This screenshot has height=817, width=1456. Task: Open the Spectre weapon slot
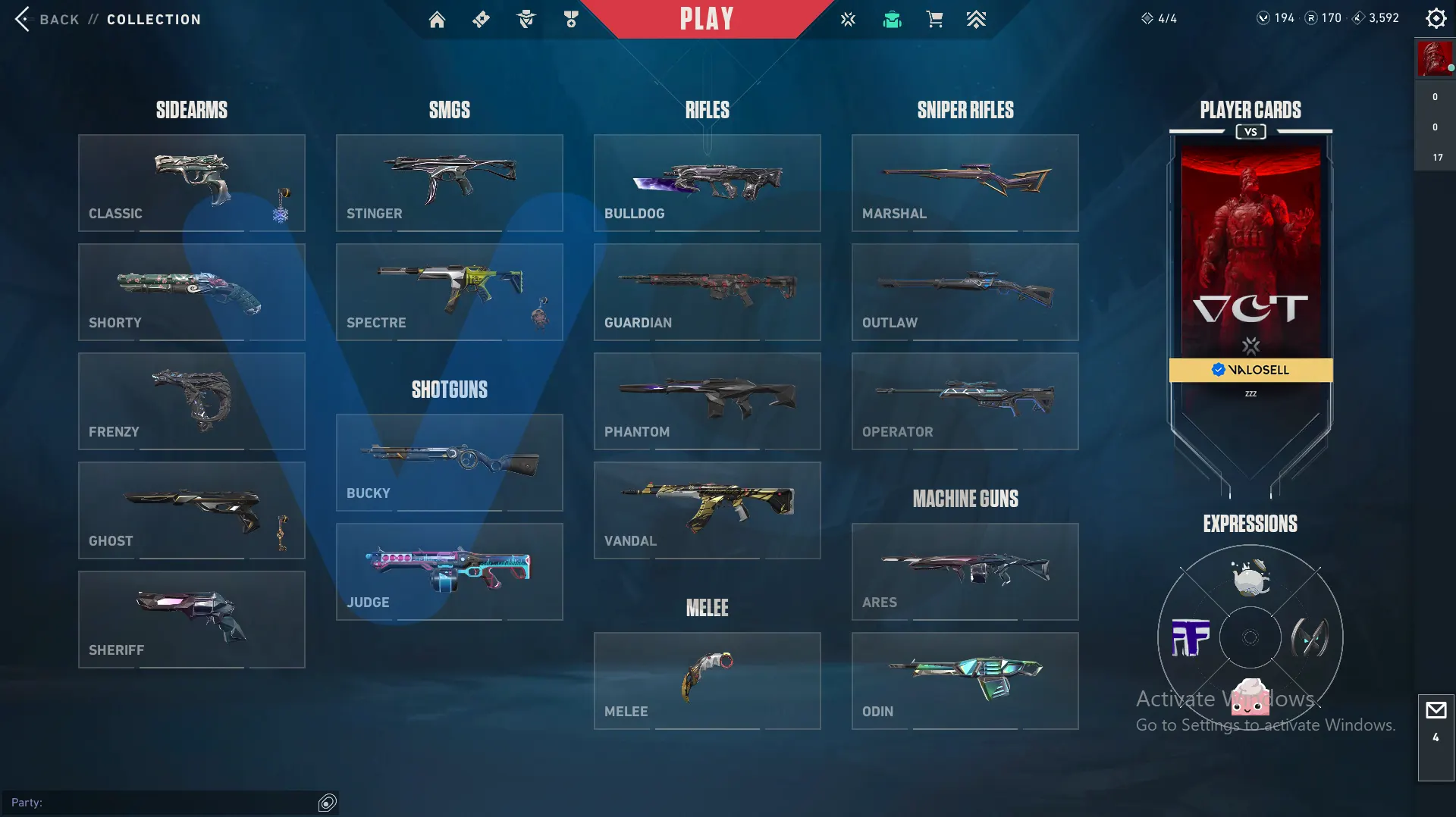(449, 292)
